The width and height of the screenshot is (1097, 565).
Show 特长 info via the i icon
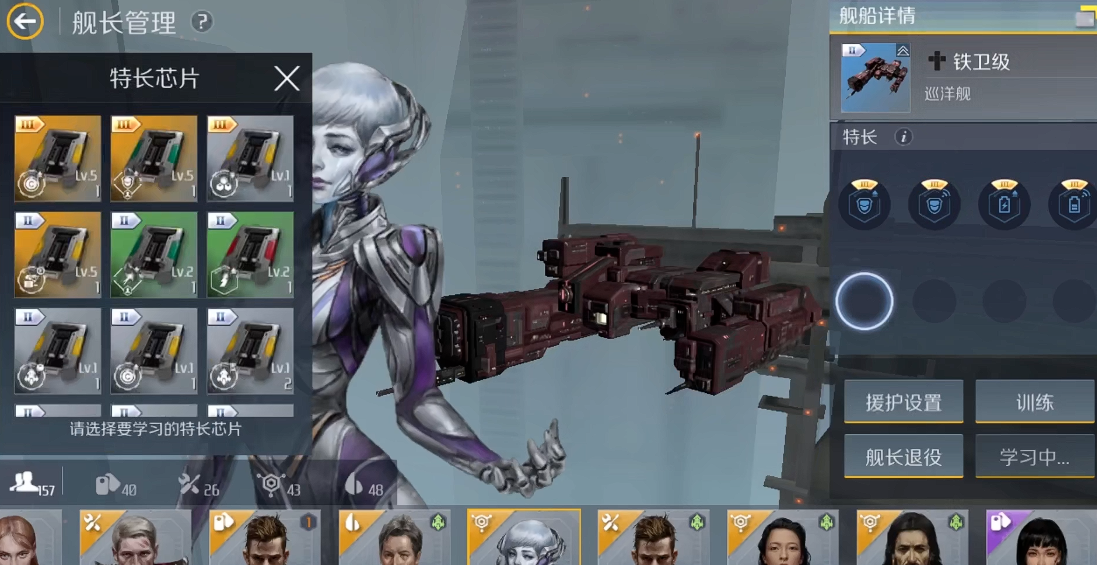click(904, 137)
